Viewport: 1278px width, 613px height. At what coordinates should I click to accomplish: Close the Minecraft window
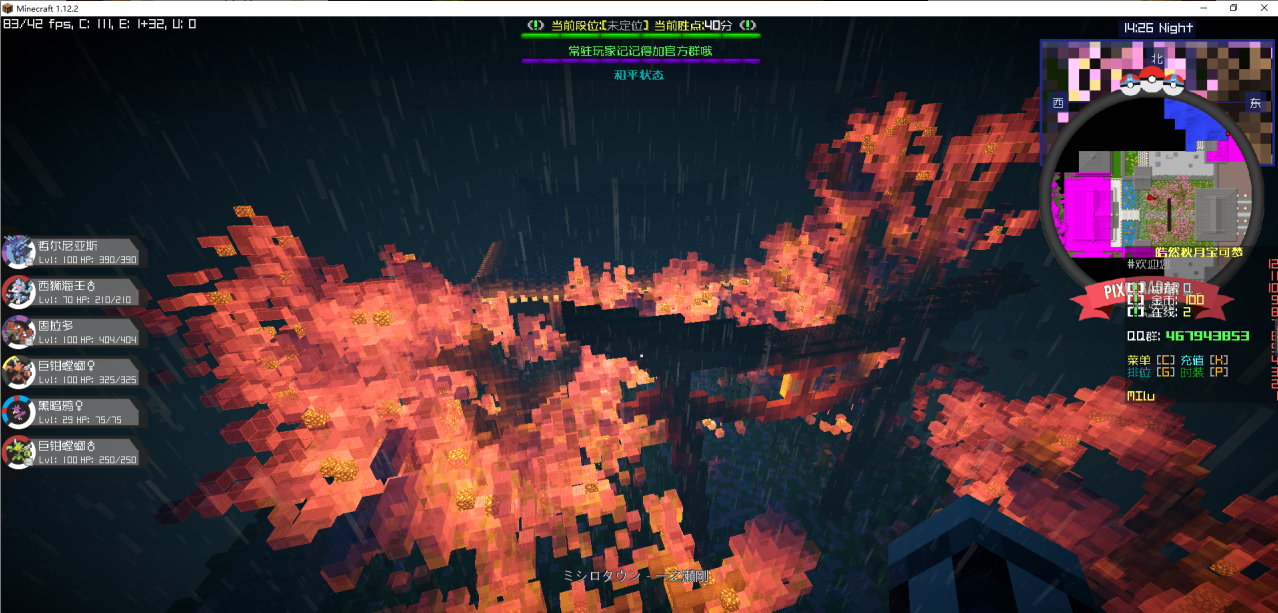1261,8
